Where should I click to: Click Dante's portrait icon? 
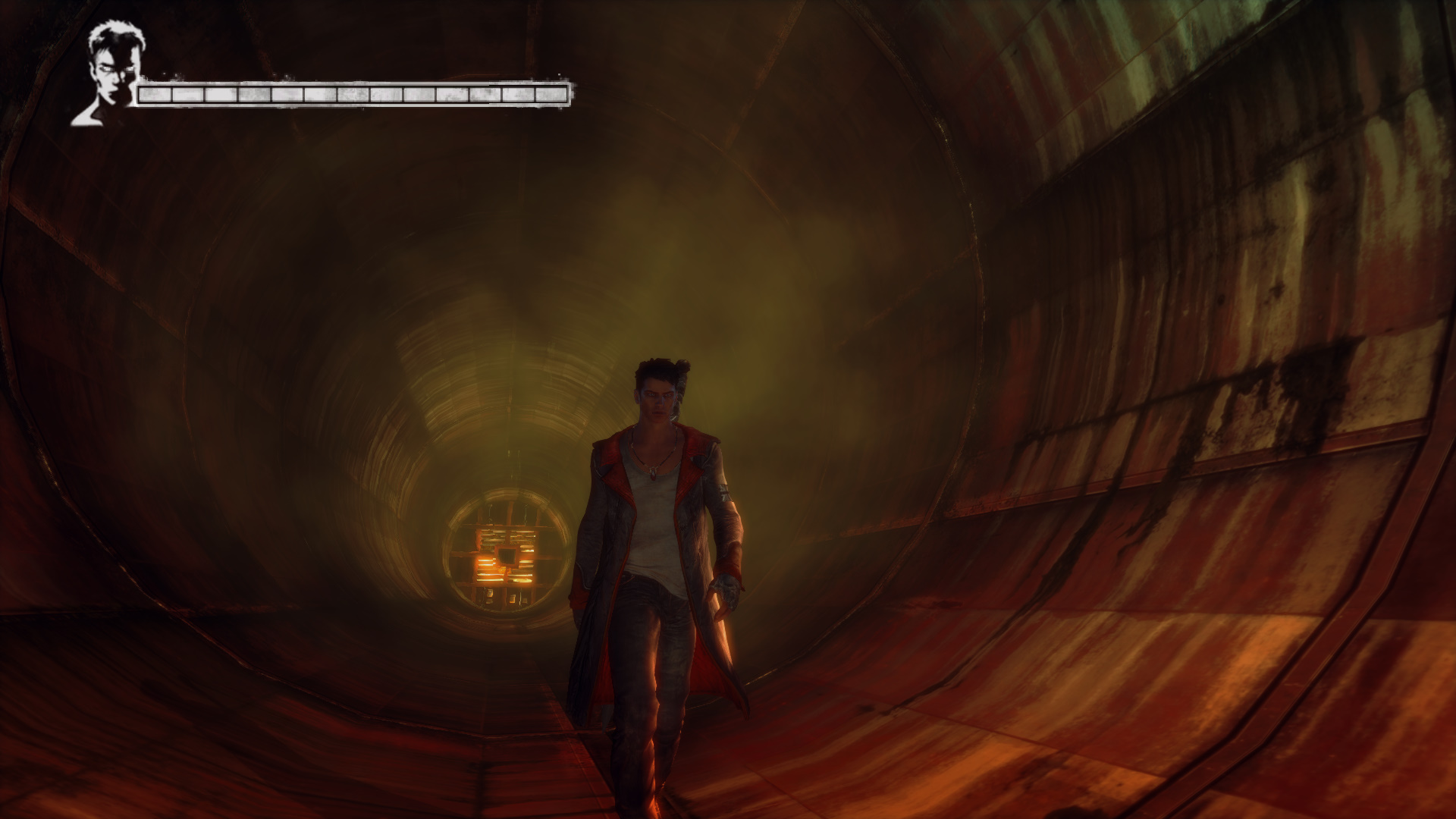pos(106,74)
